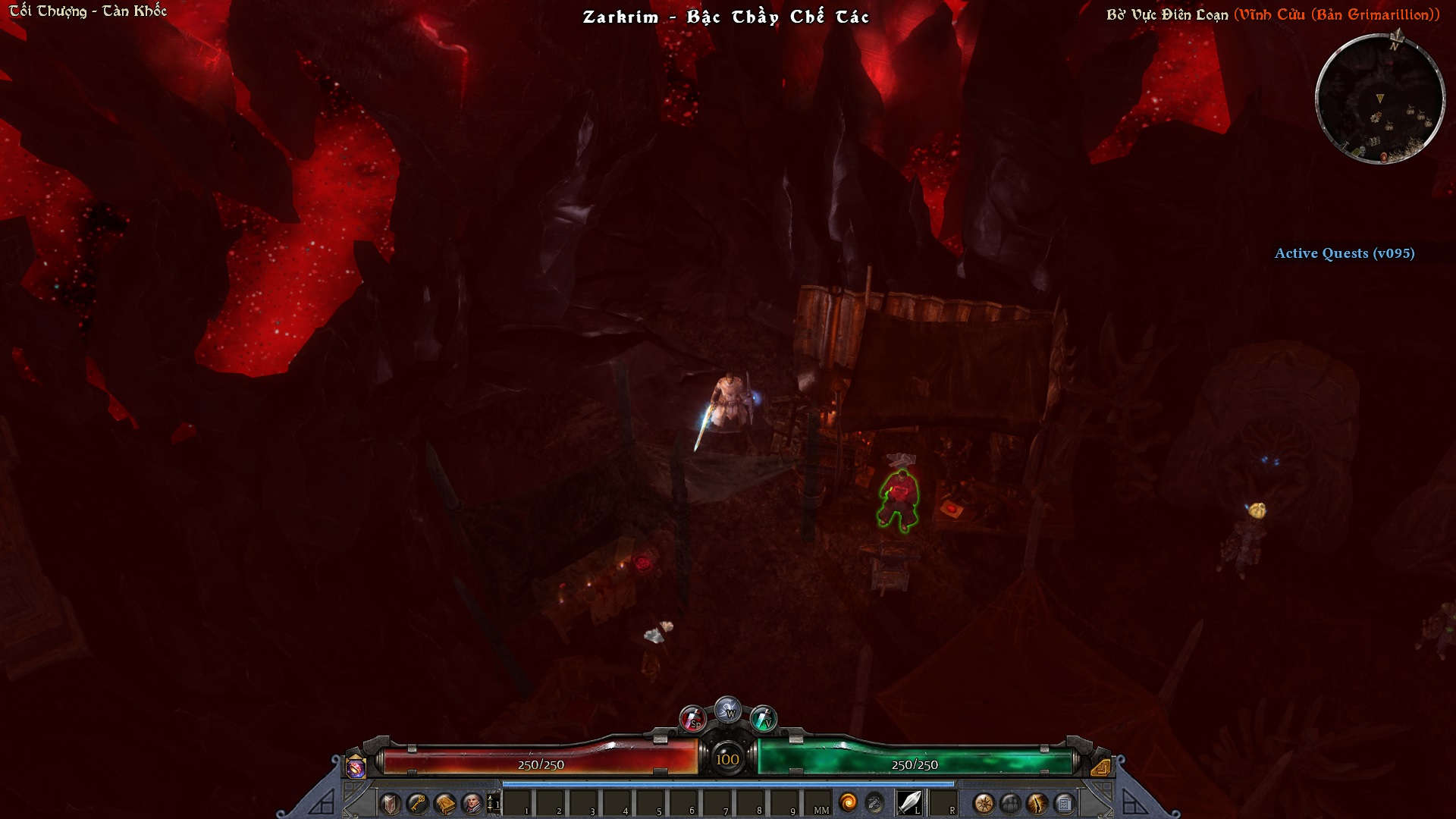
Task: Open the circular minimap
Action: 1379,99
